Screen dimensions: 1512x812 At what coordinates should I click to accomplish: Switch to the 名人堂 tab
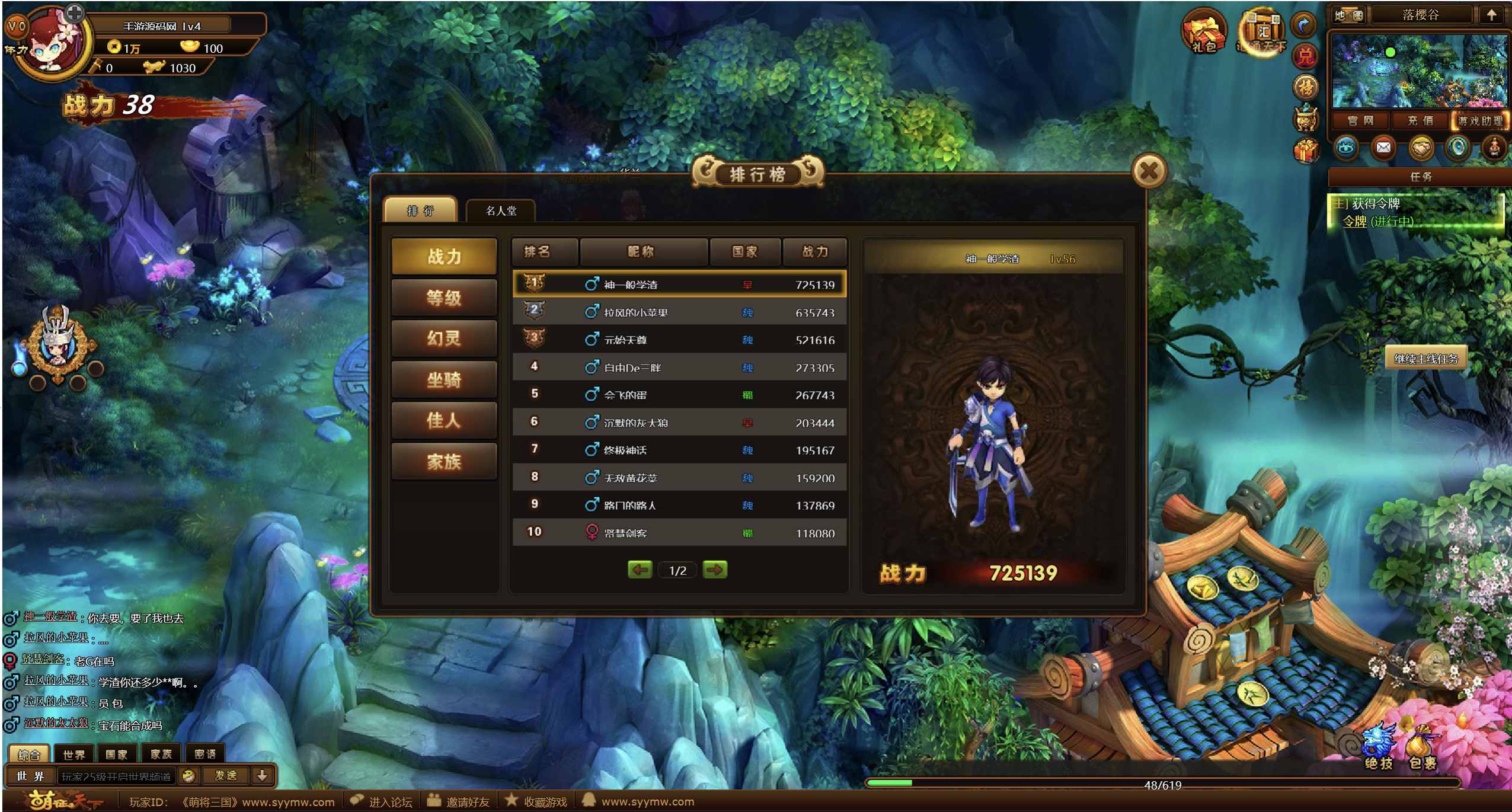501,210
